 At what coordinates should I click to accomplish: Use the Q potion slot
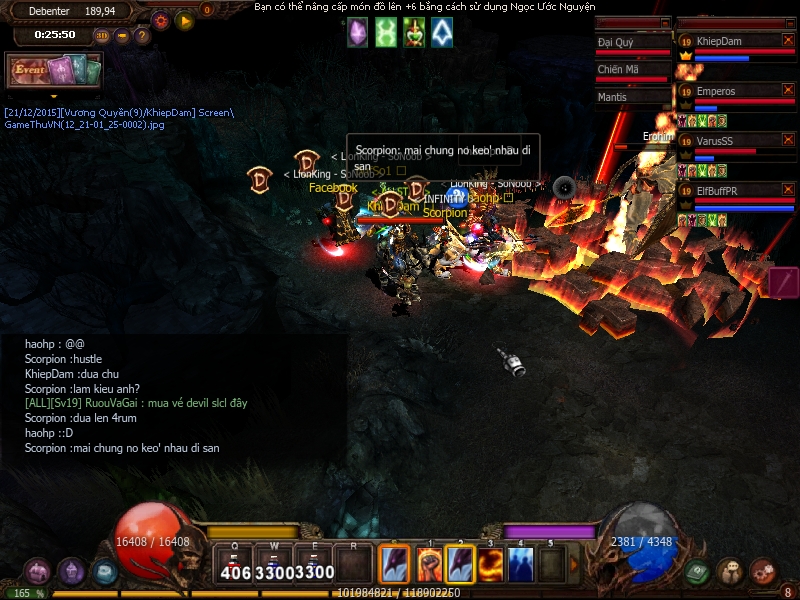pyautogui.click(x=236, y=565)
